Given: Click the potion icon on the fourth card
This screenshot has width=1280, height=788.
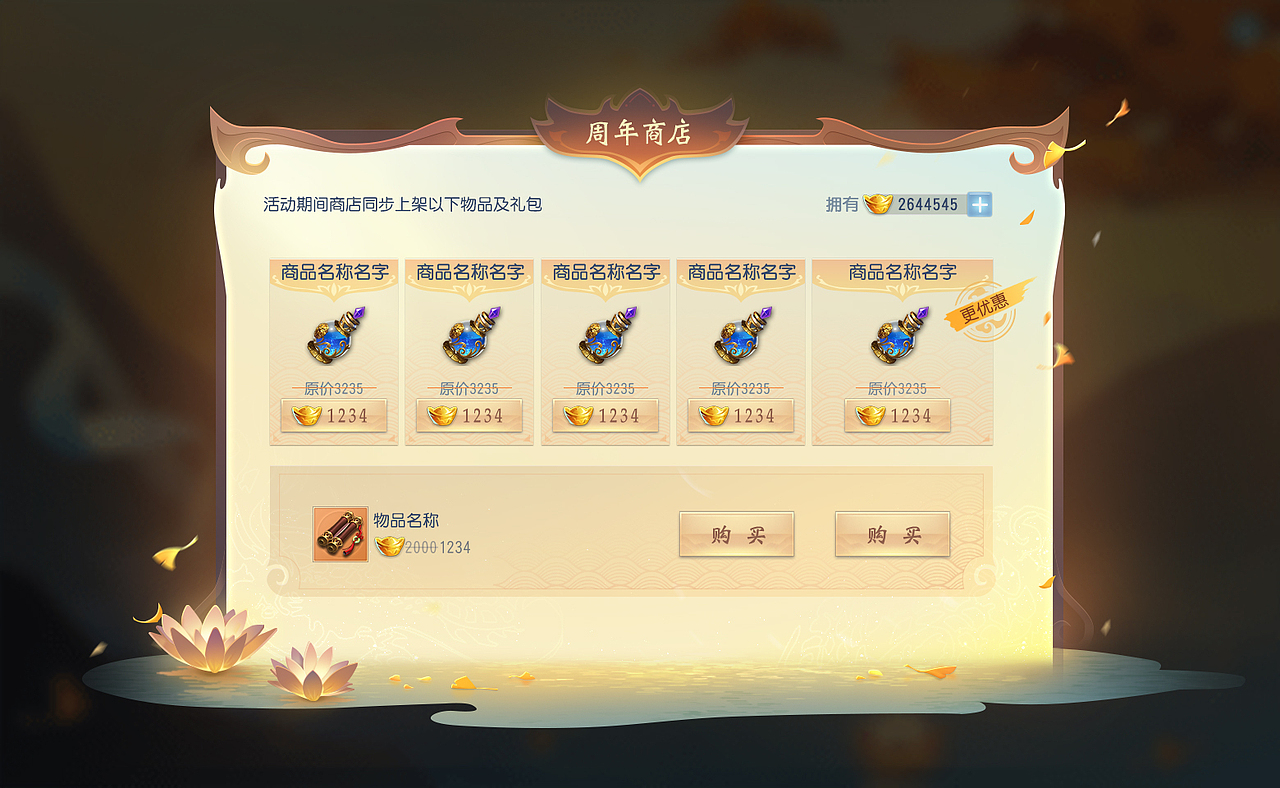Looking at the screenshot, I should [742, 338].
